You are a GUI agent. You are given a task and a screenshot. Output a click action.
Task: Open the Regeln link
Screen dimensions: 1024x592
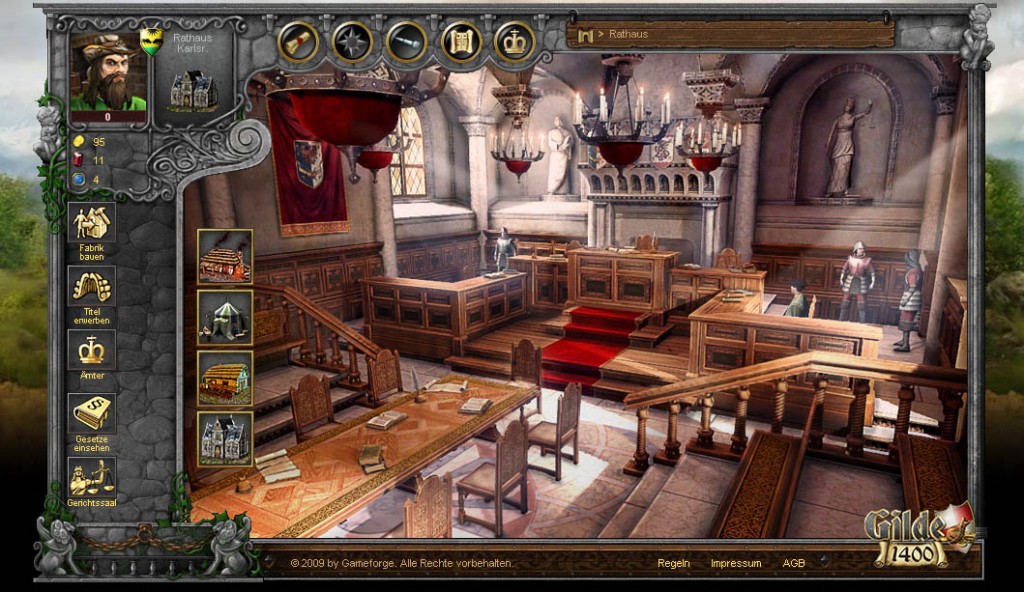[x=673, y=563]
